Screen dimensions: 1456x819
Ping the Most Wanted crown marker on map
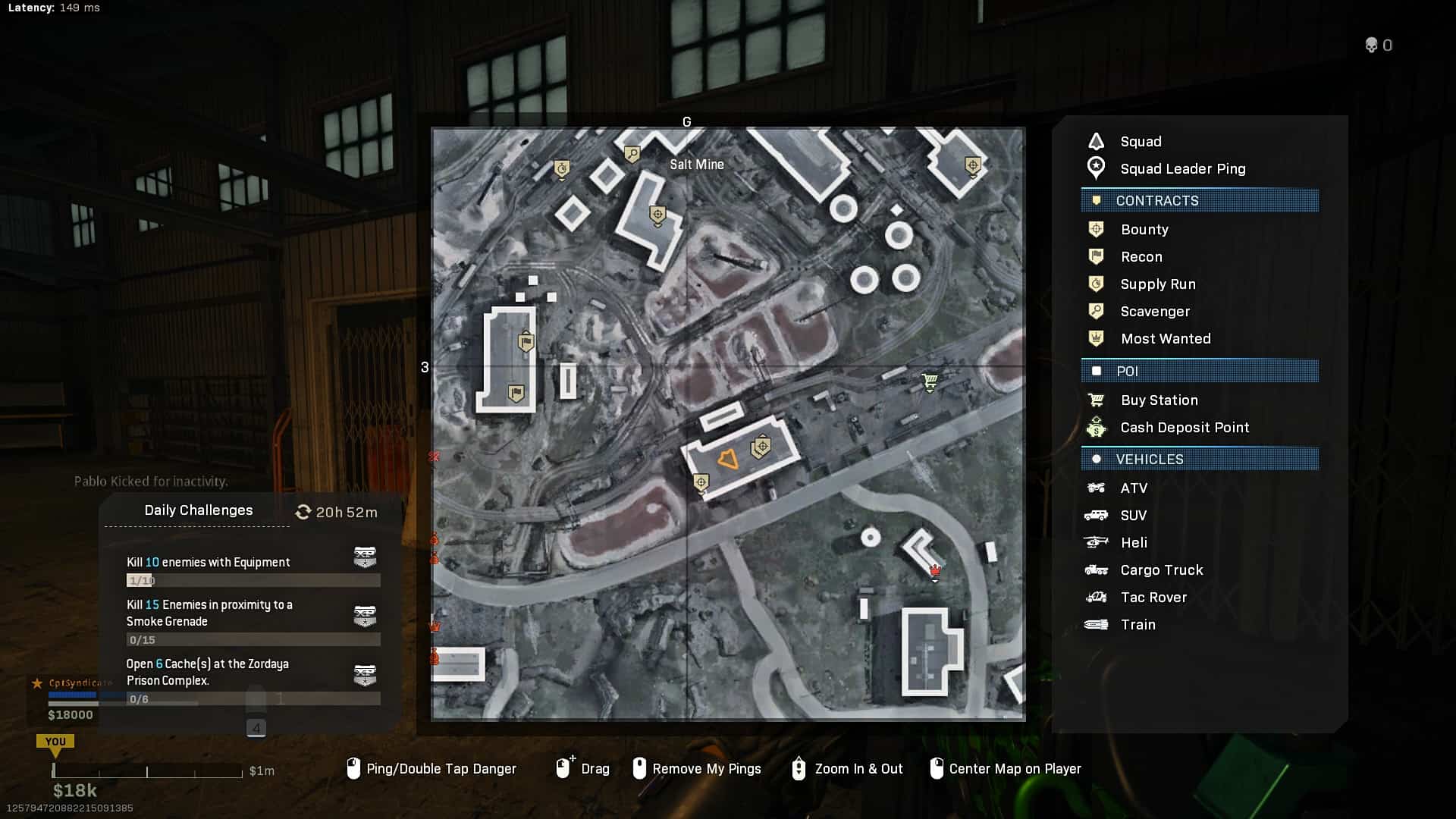click(x=935, y=570)
